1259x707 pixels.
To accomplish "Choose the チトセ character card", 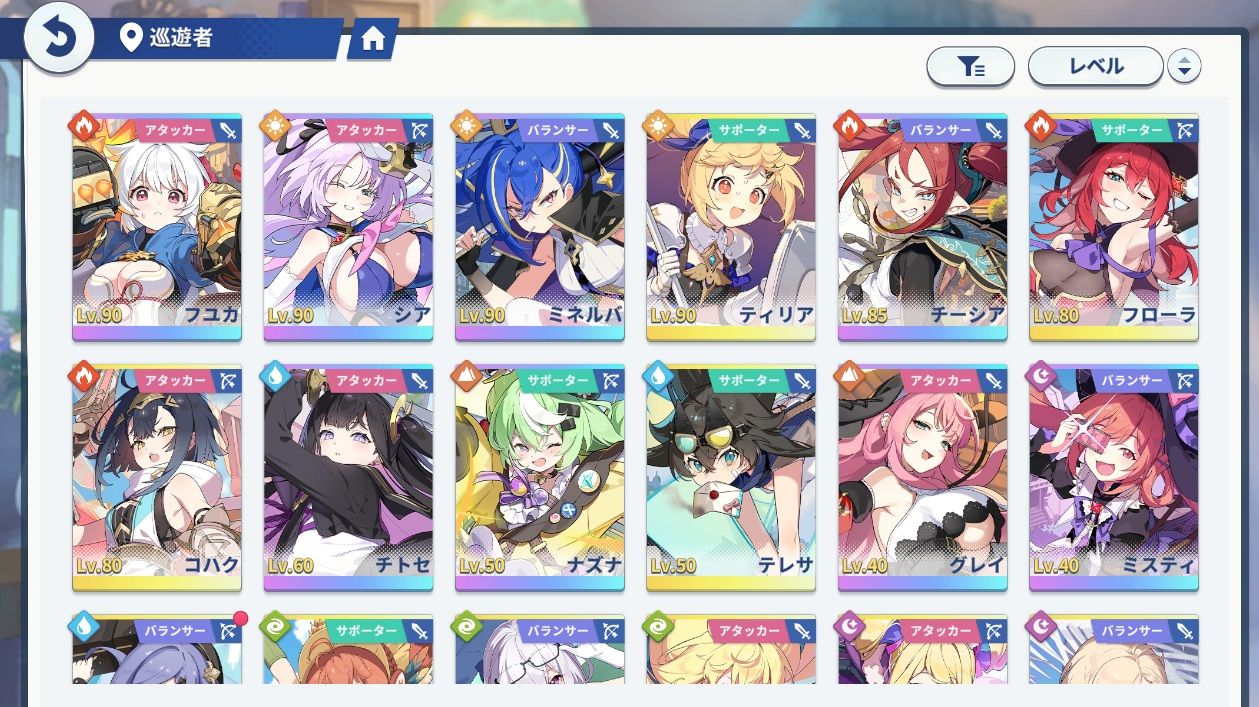I will pyautogui.click(x=348, y=477).
